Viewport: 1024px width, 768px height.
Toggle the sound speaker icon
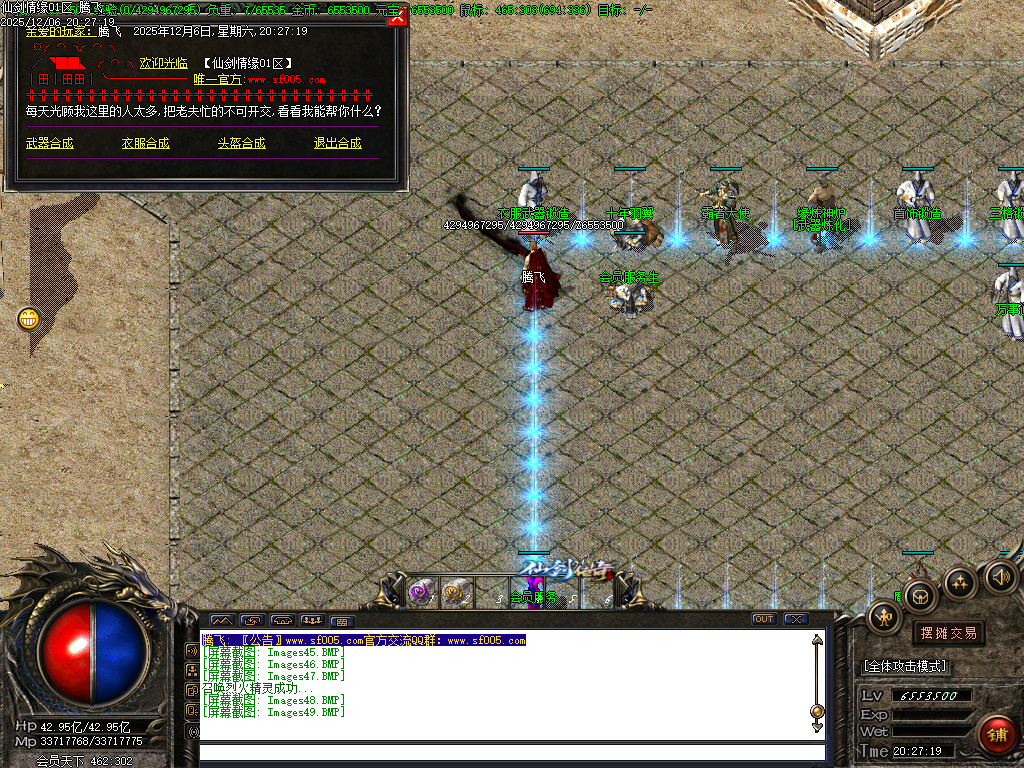point(1001,576)
